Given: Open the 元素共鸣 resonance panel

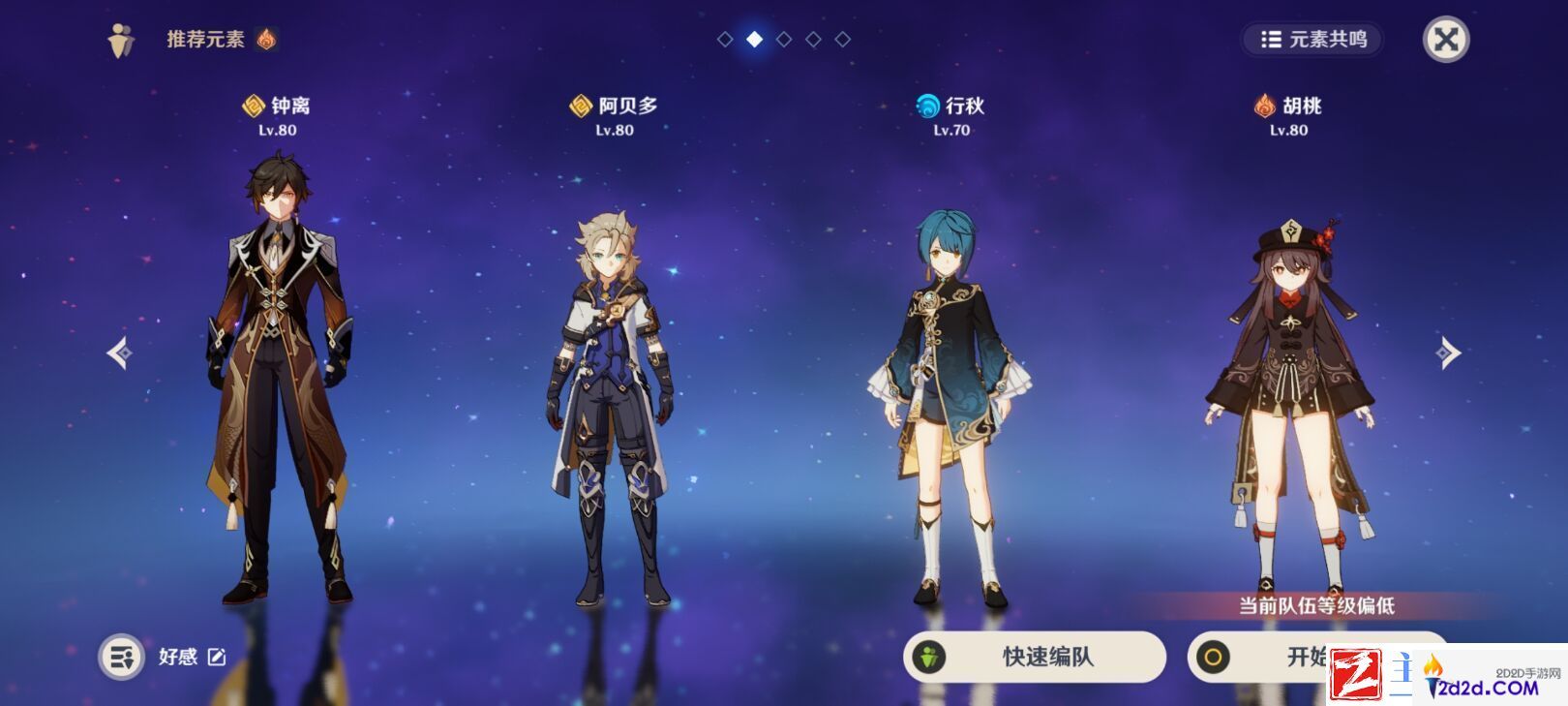Looking at the screenshot, I should (x=1312, y=40).
